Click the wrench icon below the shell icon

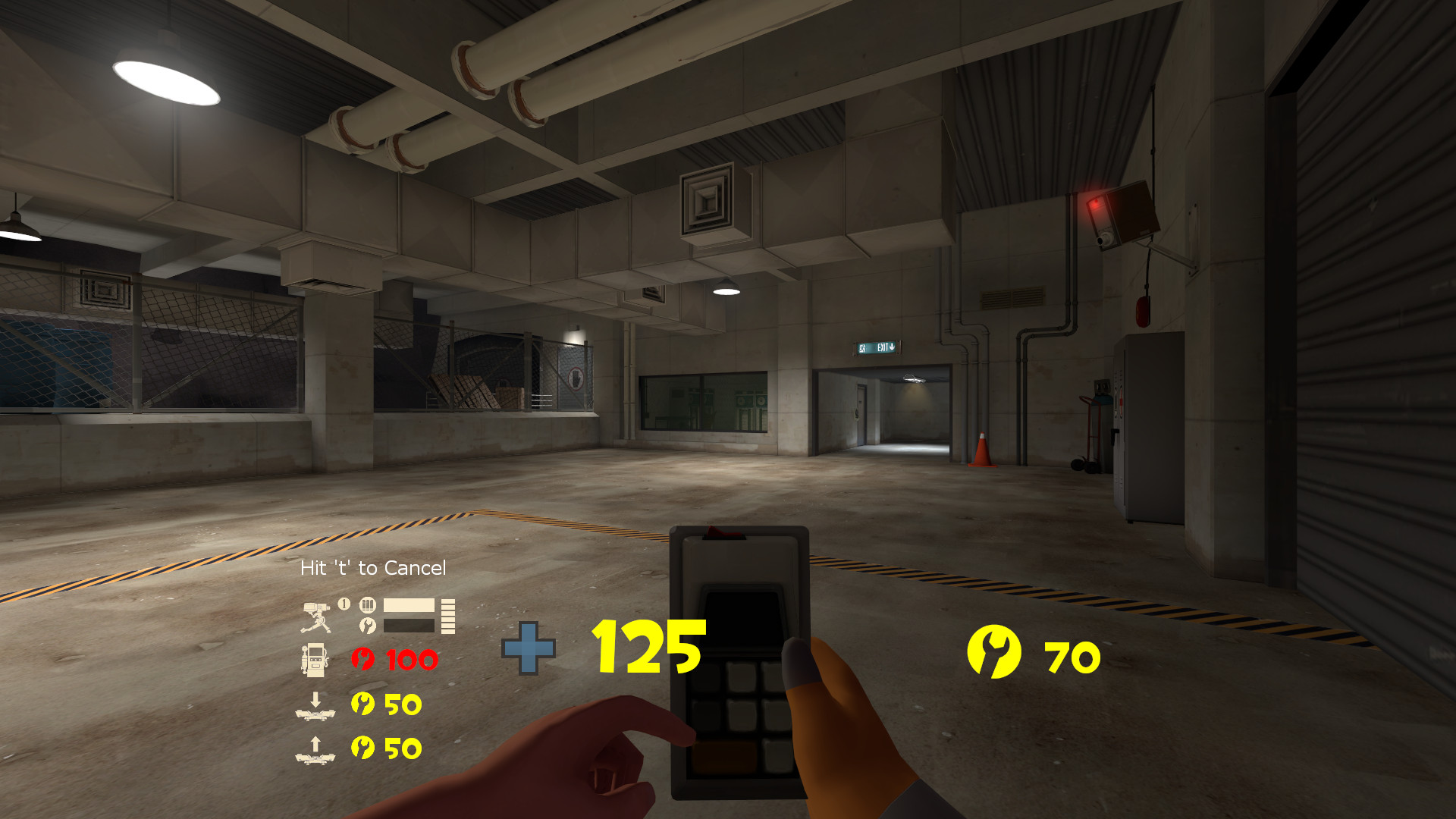[x=366, y=624]
